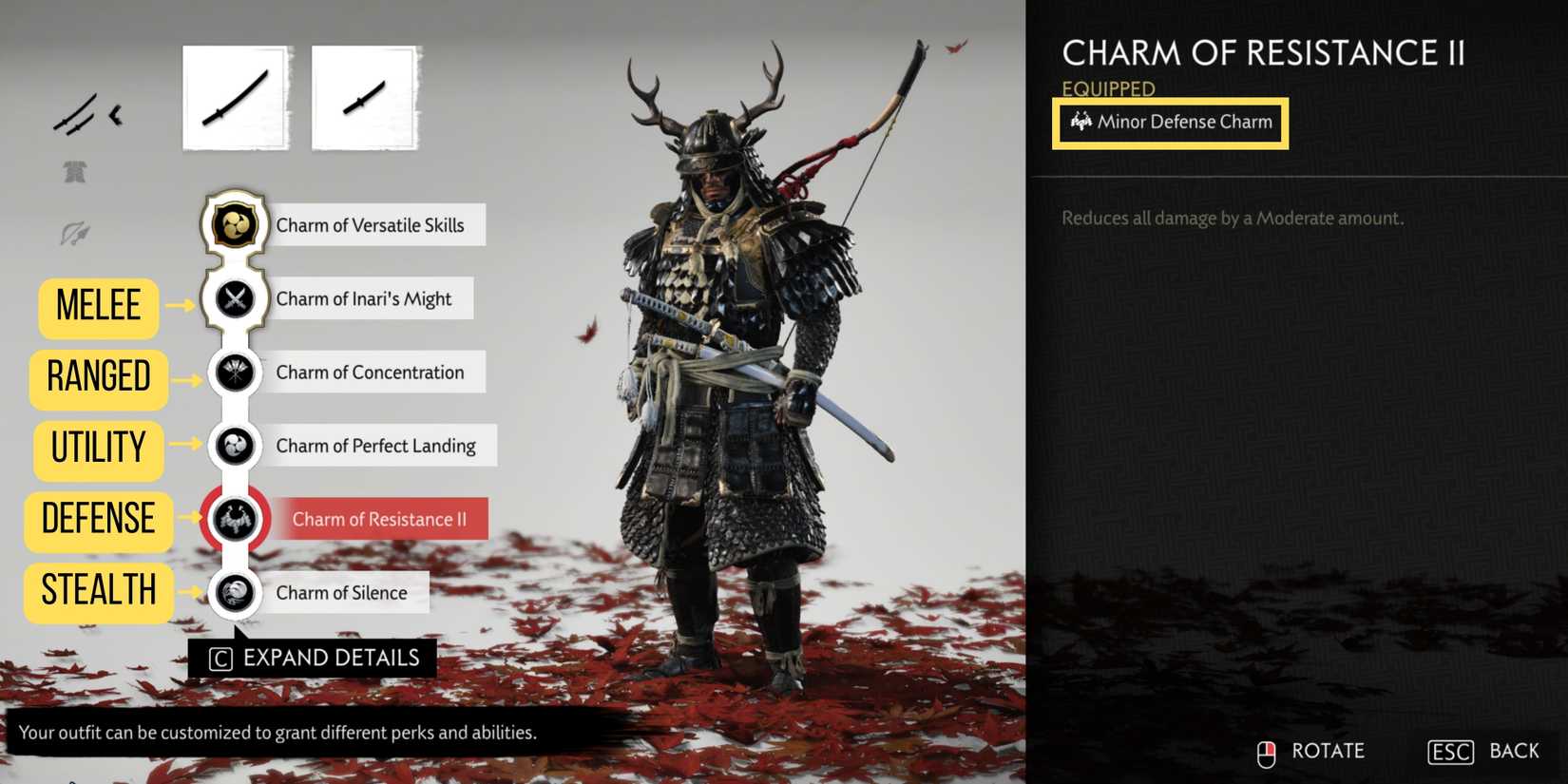Select the katana weapon thumbnail

(x=234, y=95)
